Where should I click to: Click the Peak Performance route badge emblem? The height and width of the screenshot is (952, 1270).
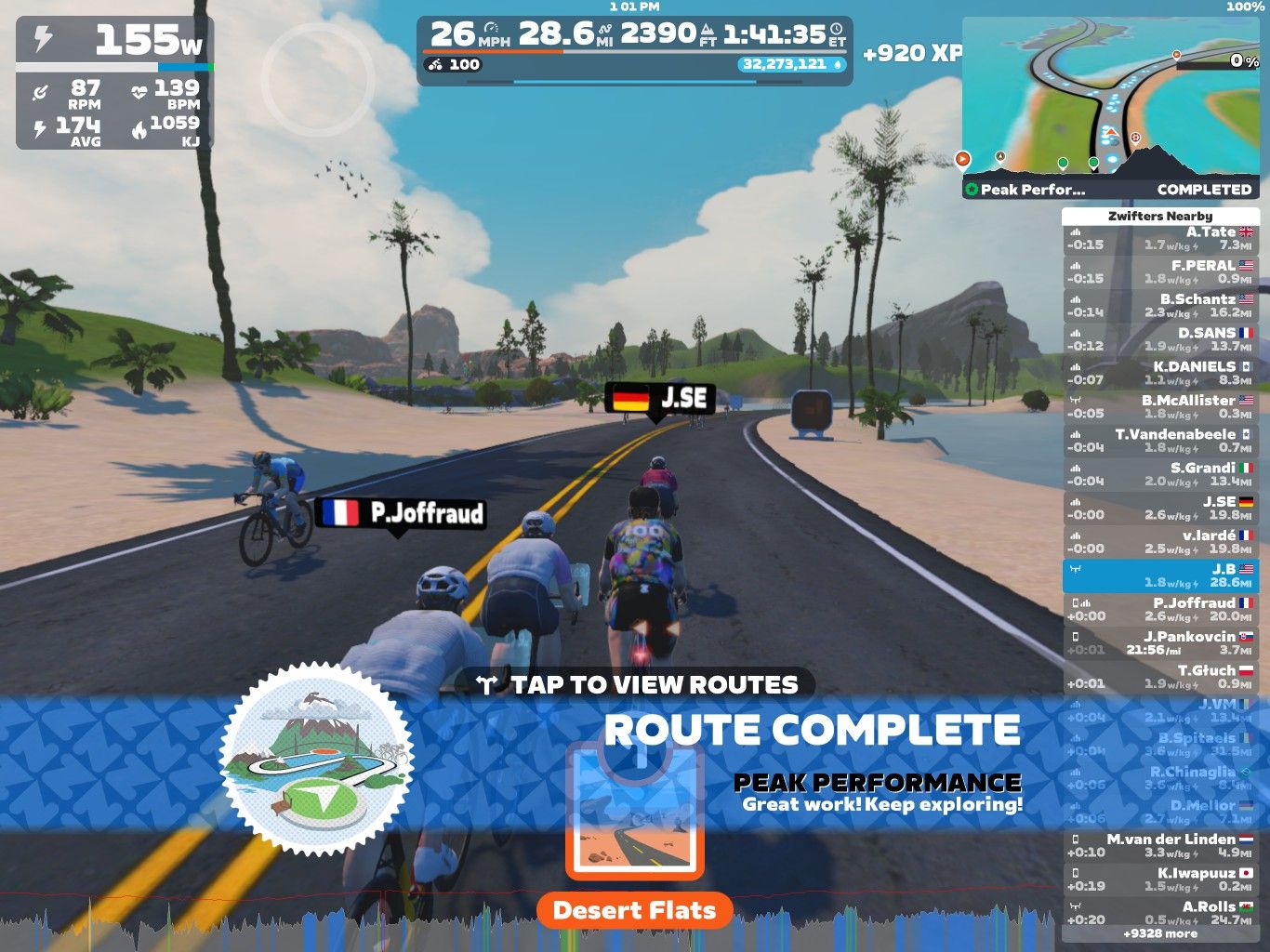click(x=317, y=759)
